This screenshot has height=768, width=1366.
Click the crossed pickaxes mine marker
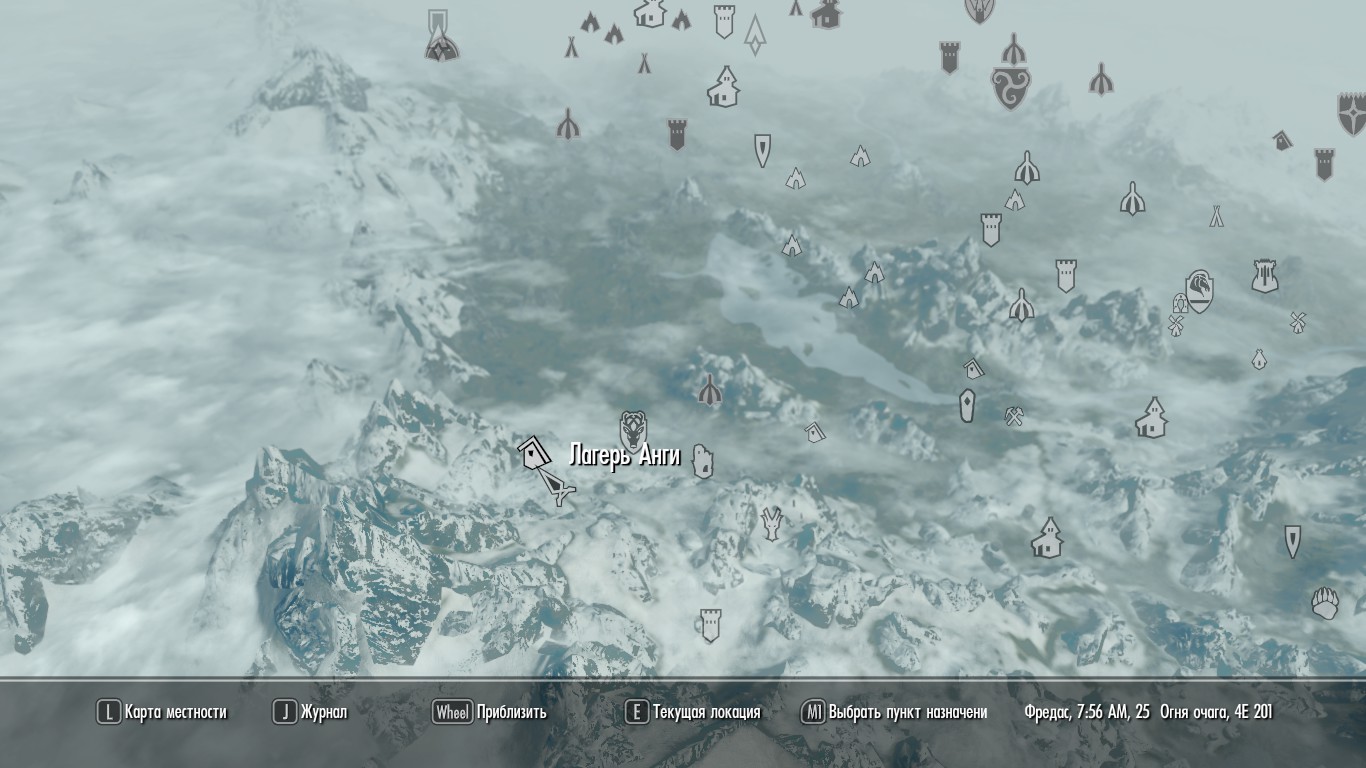coord(1014,416)
